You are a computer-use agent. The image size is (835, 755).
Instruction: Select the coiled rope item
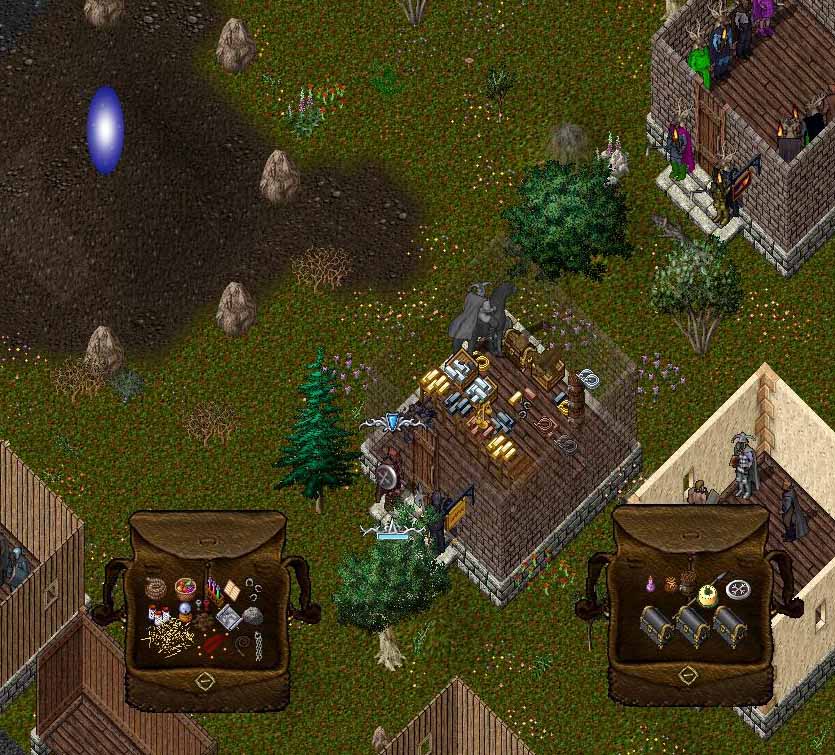pos(156,587)
